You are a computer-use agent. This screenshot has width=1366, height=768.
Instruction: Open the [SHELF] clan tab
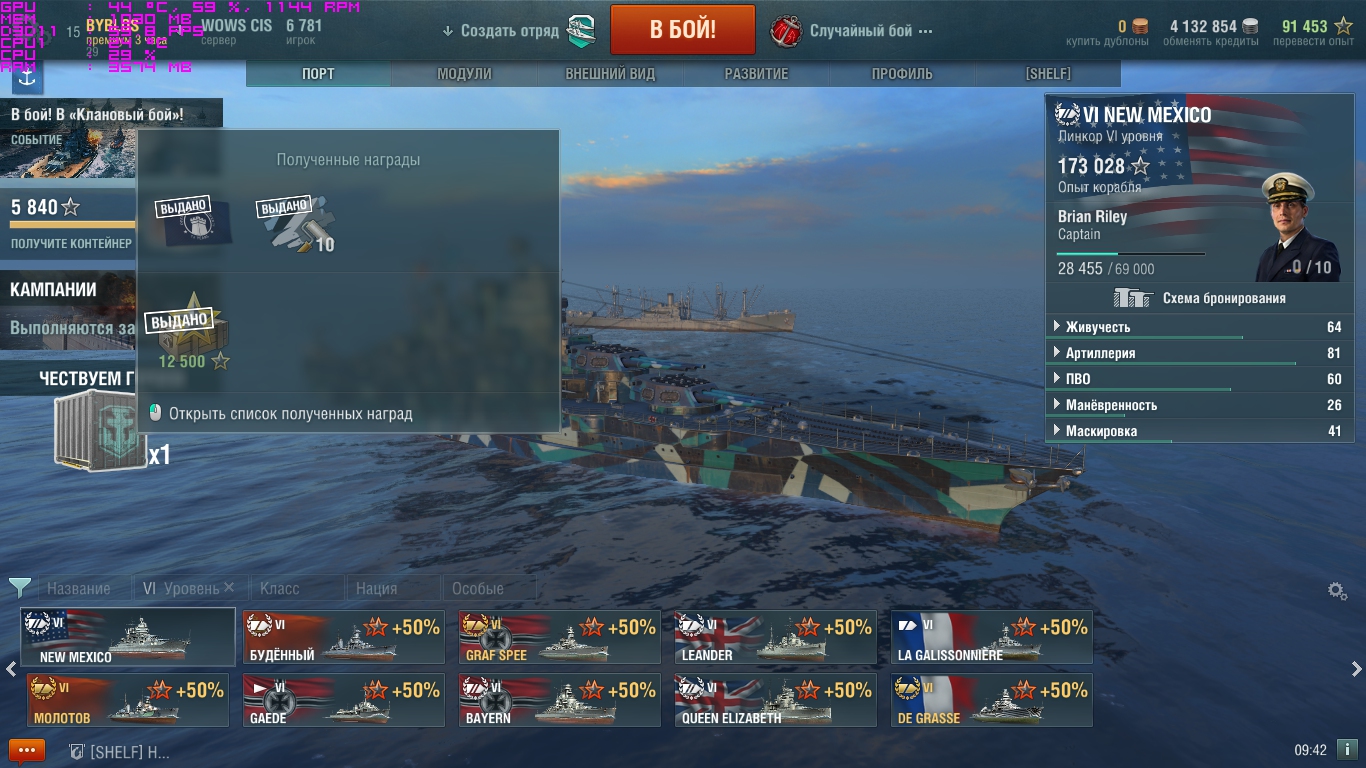(1047, 74)
